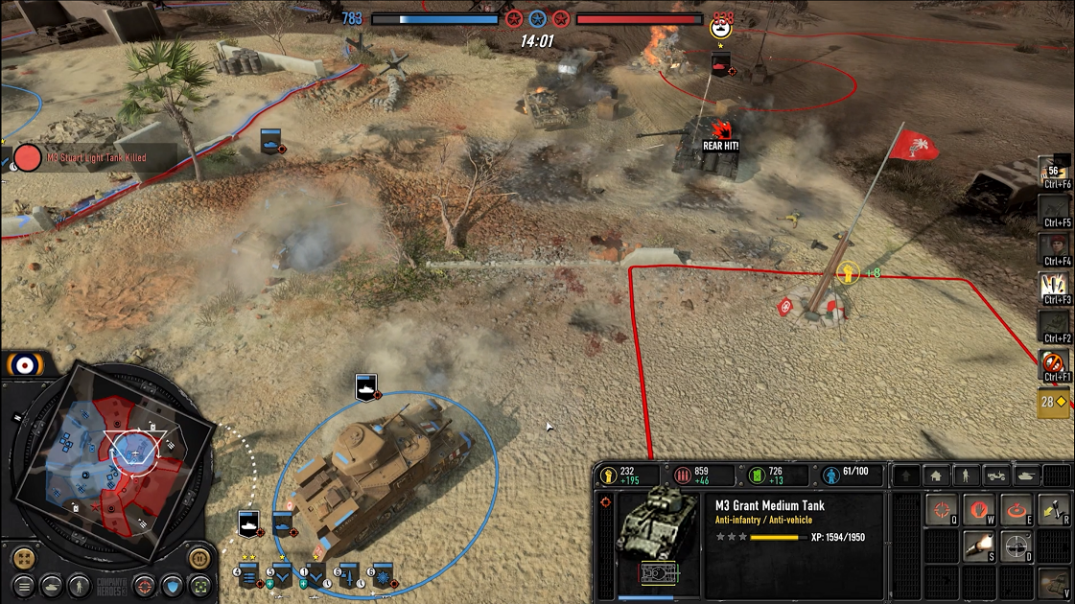
Task: Select the attack ground target command
Action: (x=1016, y=510)
